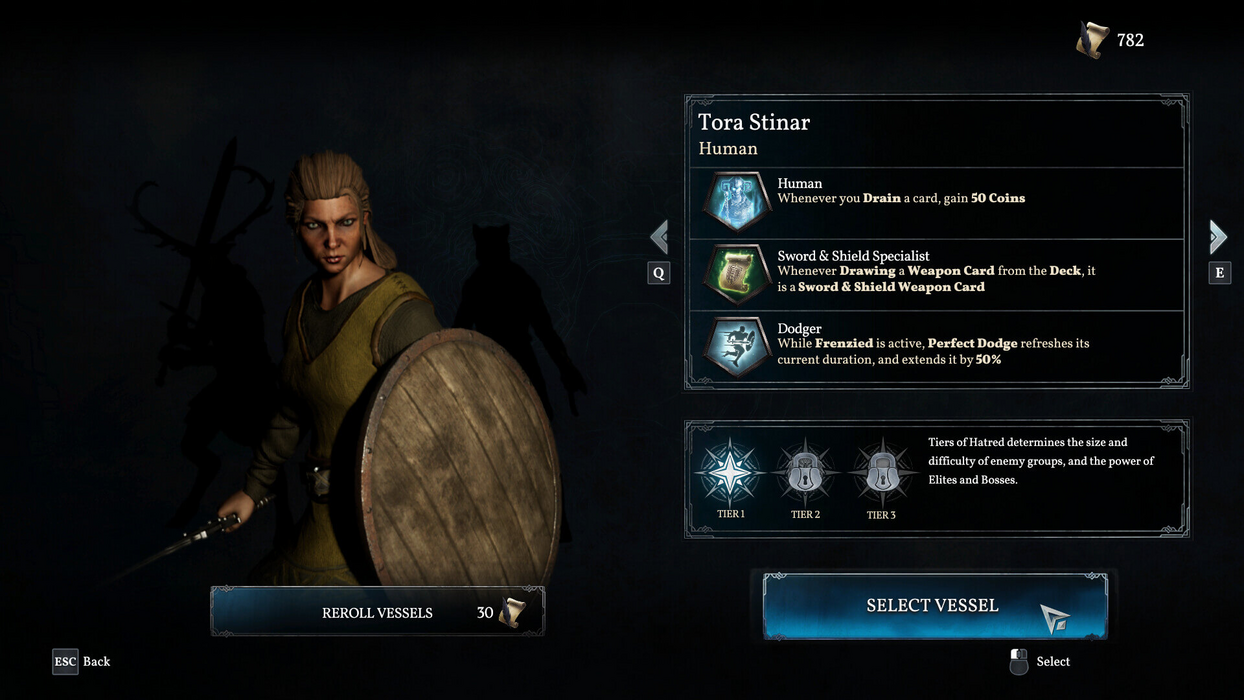Screen dimensions: 1244x700
Task: Select the locked Tier 3 icon
Action: click(x=880, y=471)
